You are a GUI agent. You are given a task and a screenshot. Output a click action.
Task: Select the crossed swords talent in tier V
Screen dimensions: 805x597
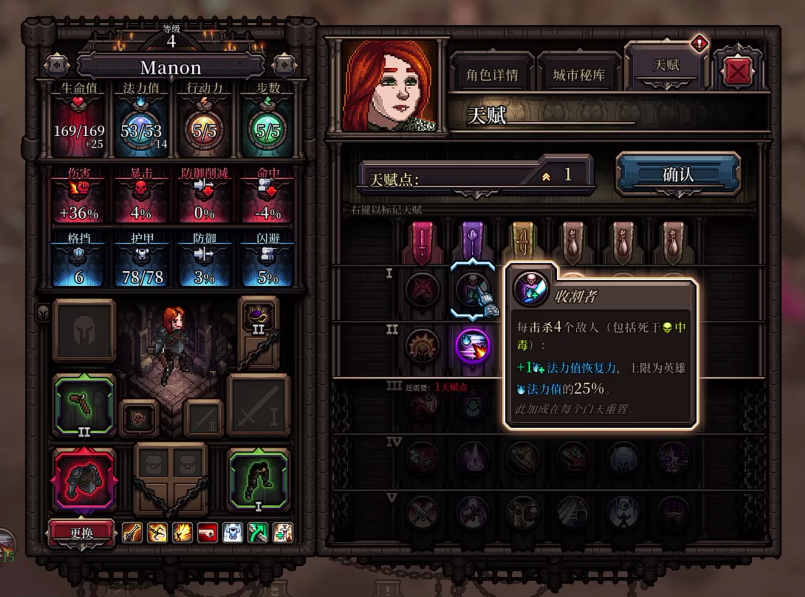[x=421, y=513]
